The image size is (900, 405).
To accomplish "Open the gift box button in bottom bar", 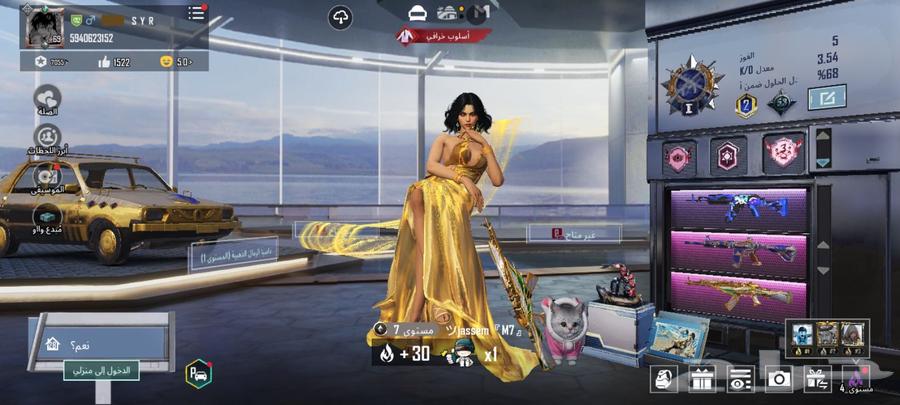I will pyautogui.click(x=699, y=378).
